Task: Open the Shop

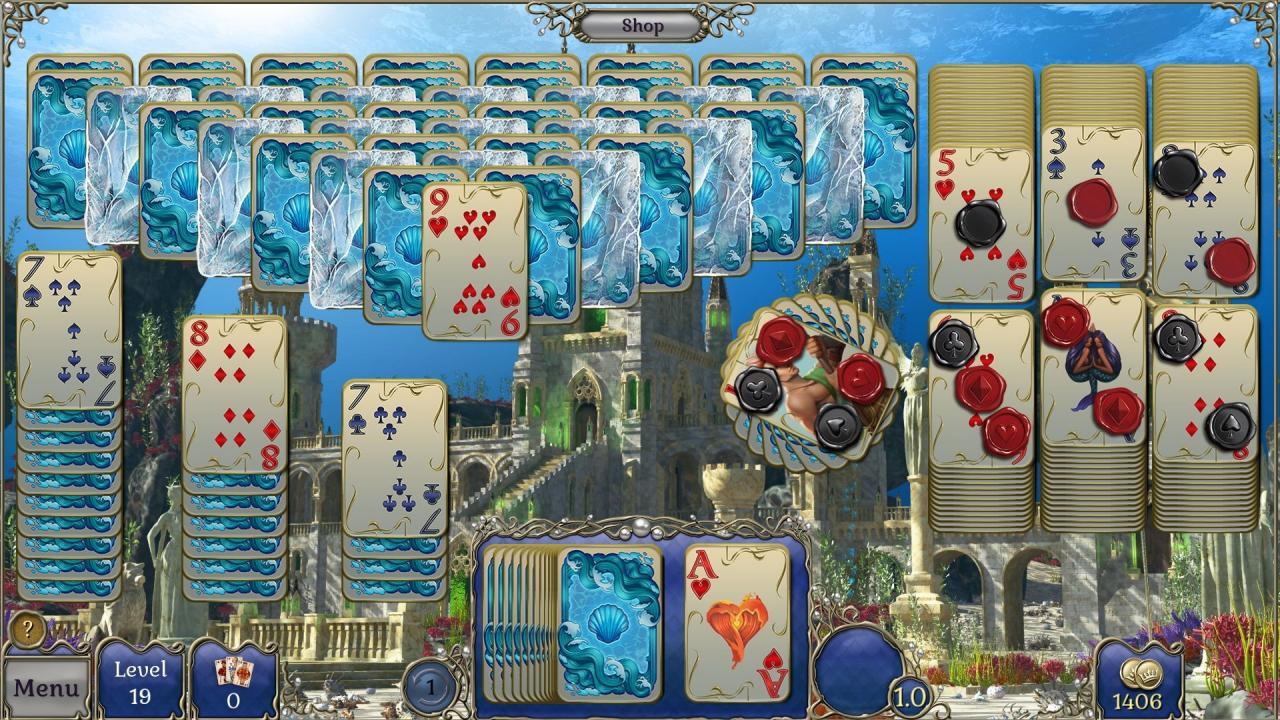Action: click(x=640, y=26)
